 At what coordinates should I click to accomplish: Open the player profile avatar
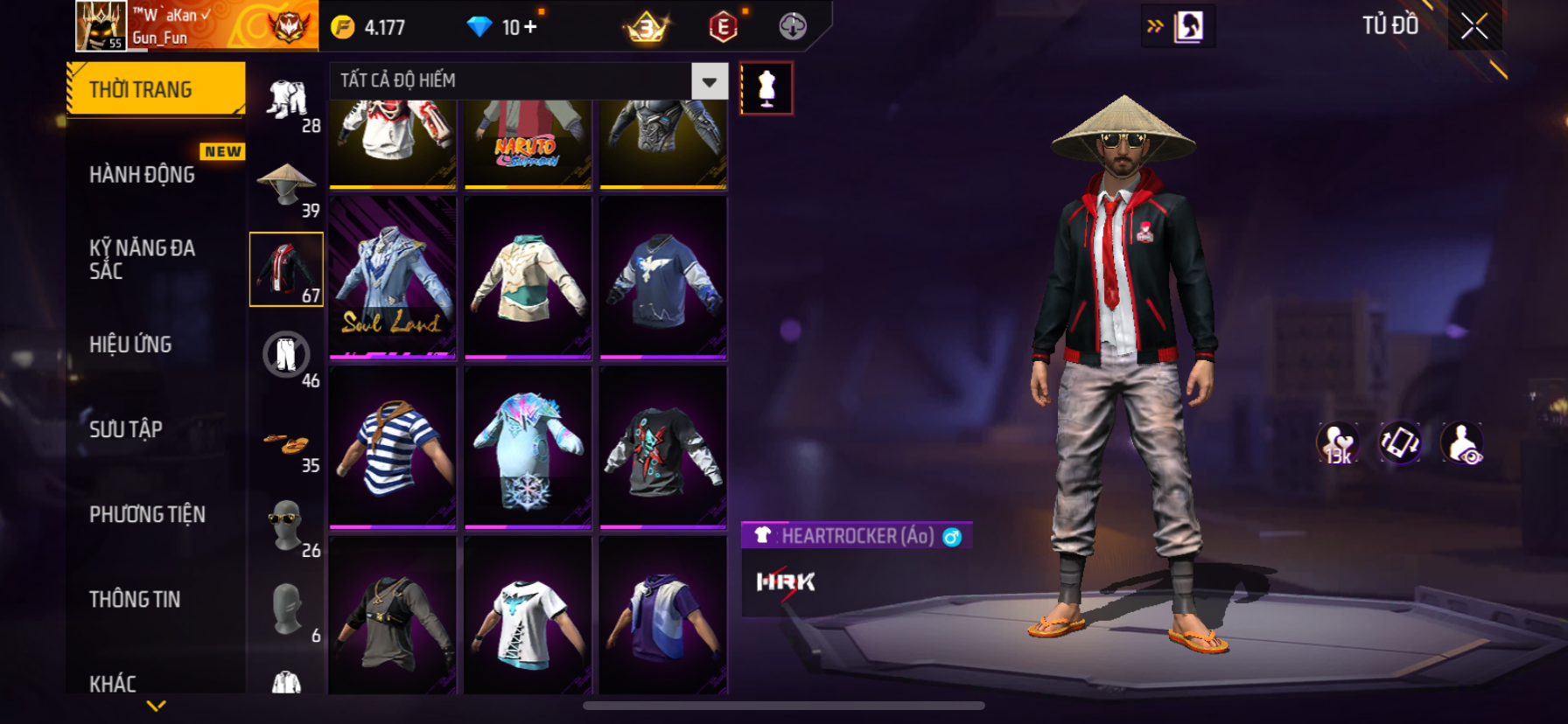click(101, 26)
